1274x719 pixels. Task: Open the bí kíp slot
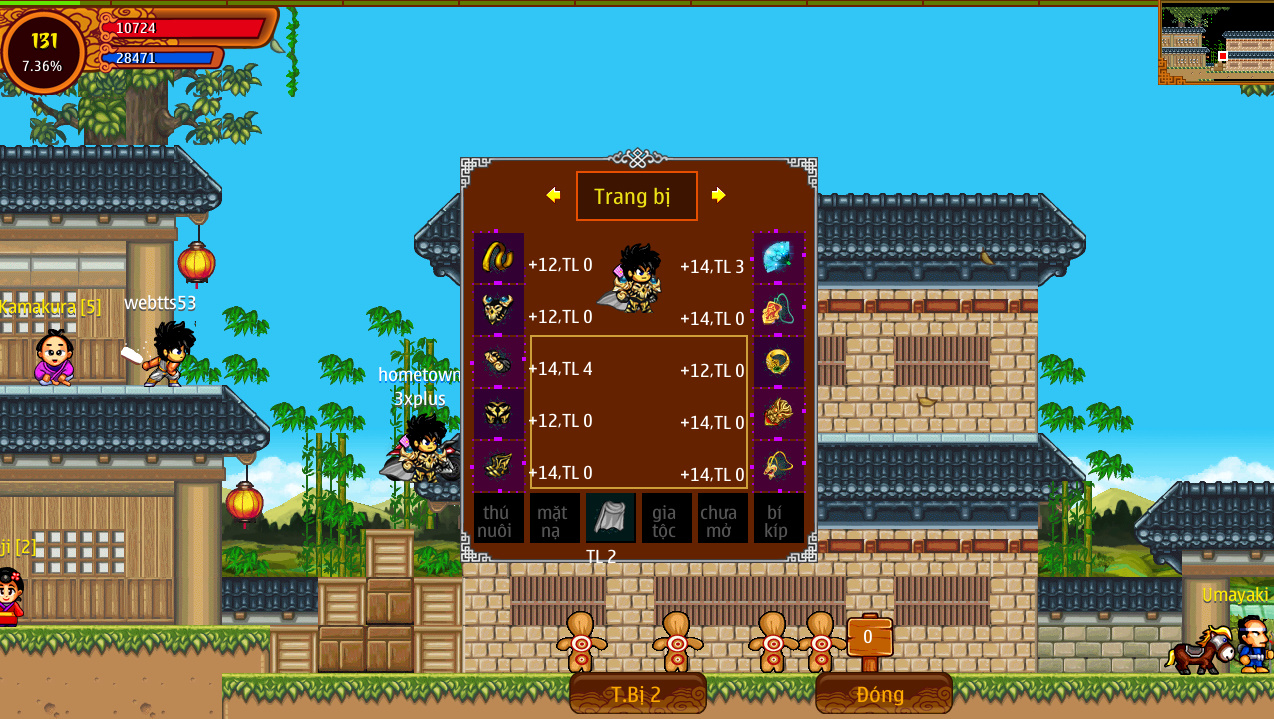point(778,518)
